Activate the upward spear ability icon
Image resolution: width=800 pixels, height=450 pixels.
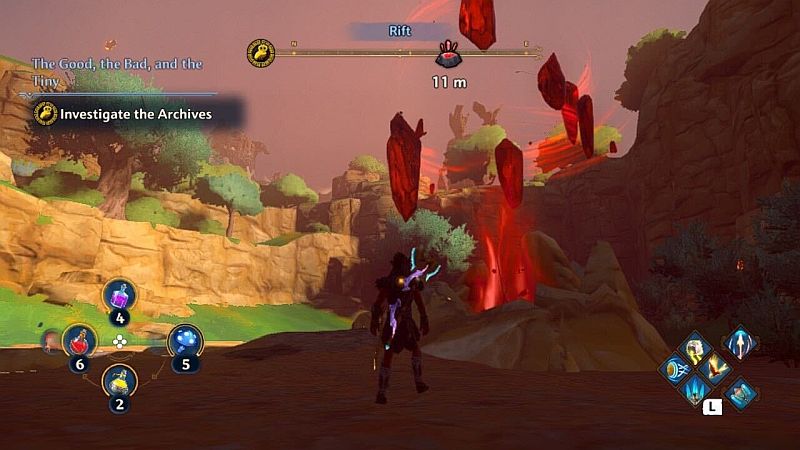[x=739, y=344]
